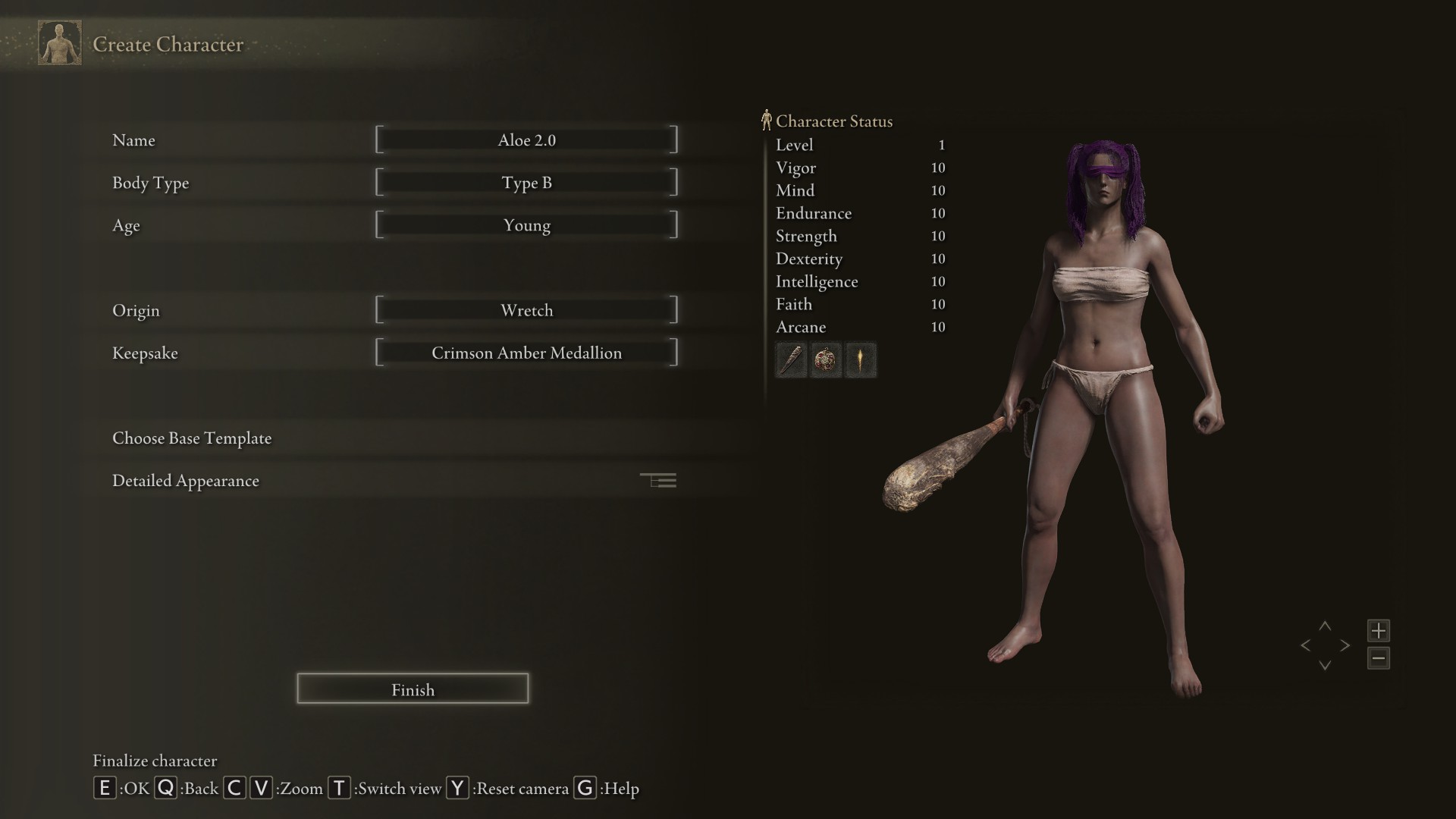Rotate camera with the left arrow
Image resolution: width=1456 pixels, height=819 pixels.
pos(1305,645)
